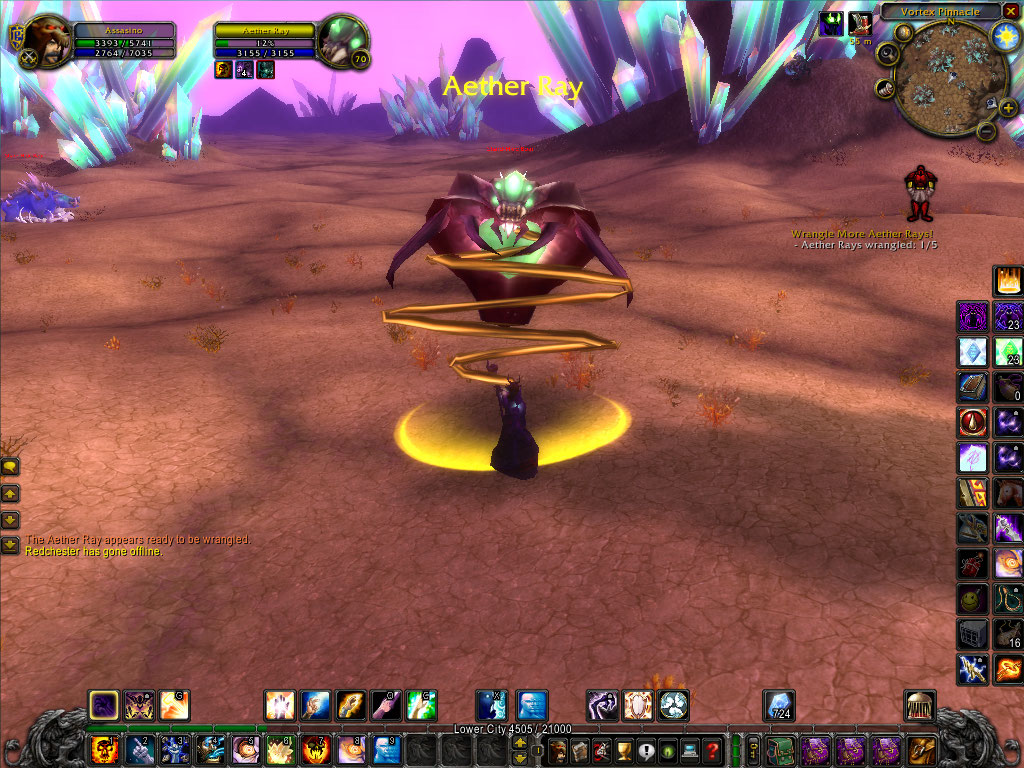
Task: Activate the flaming skull action bar ability
Action: [106, 750]
